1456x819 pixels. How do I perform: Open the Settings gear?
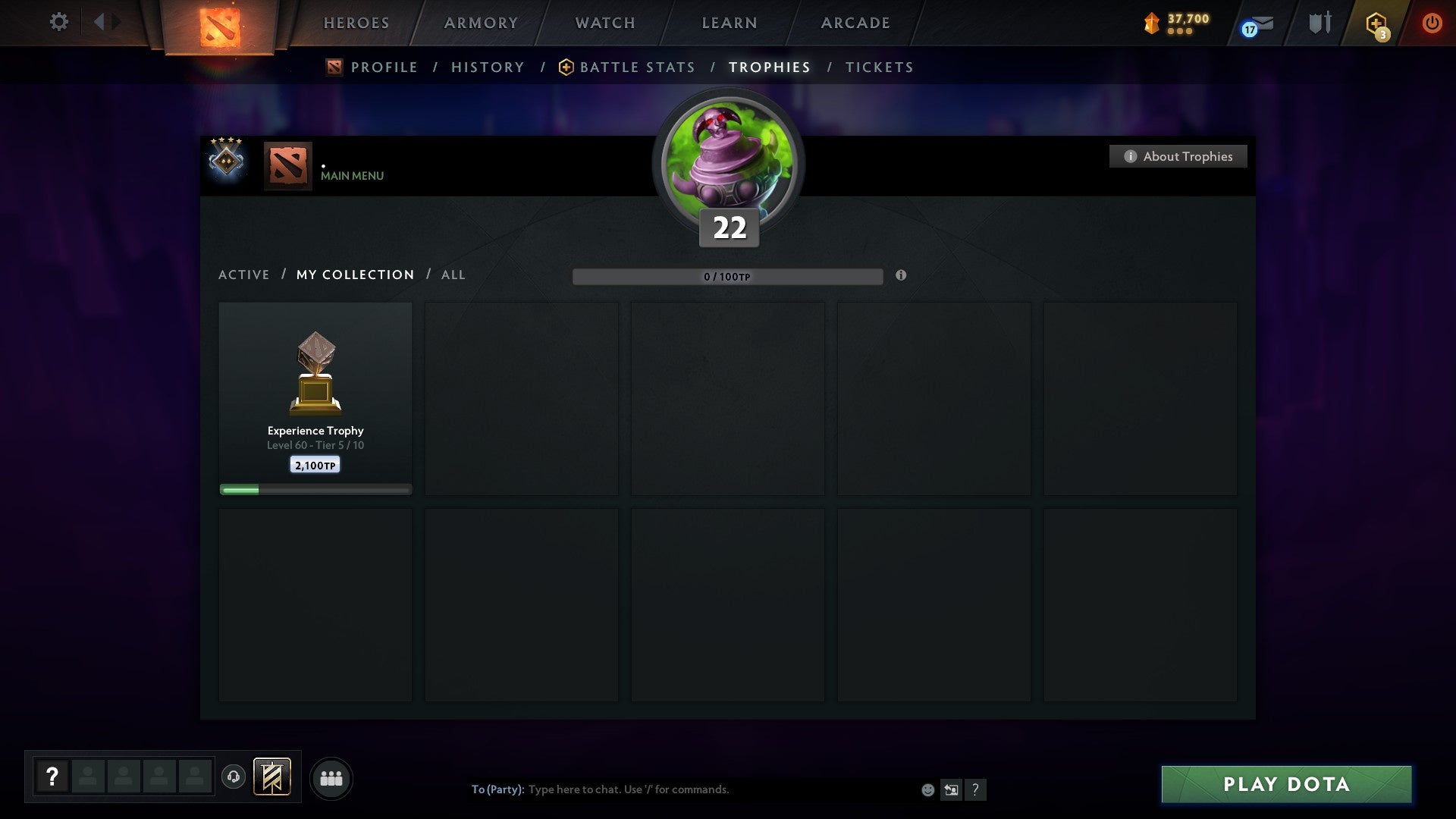58,22
